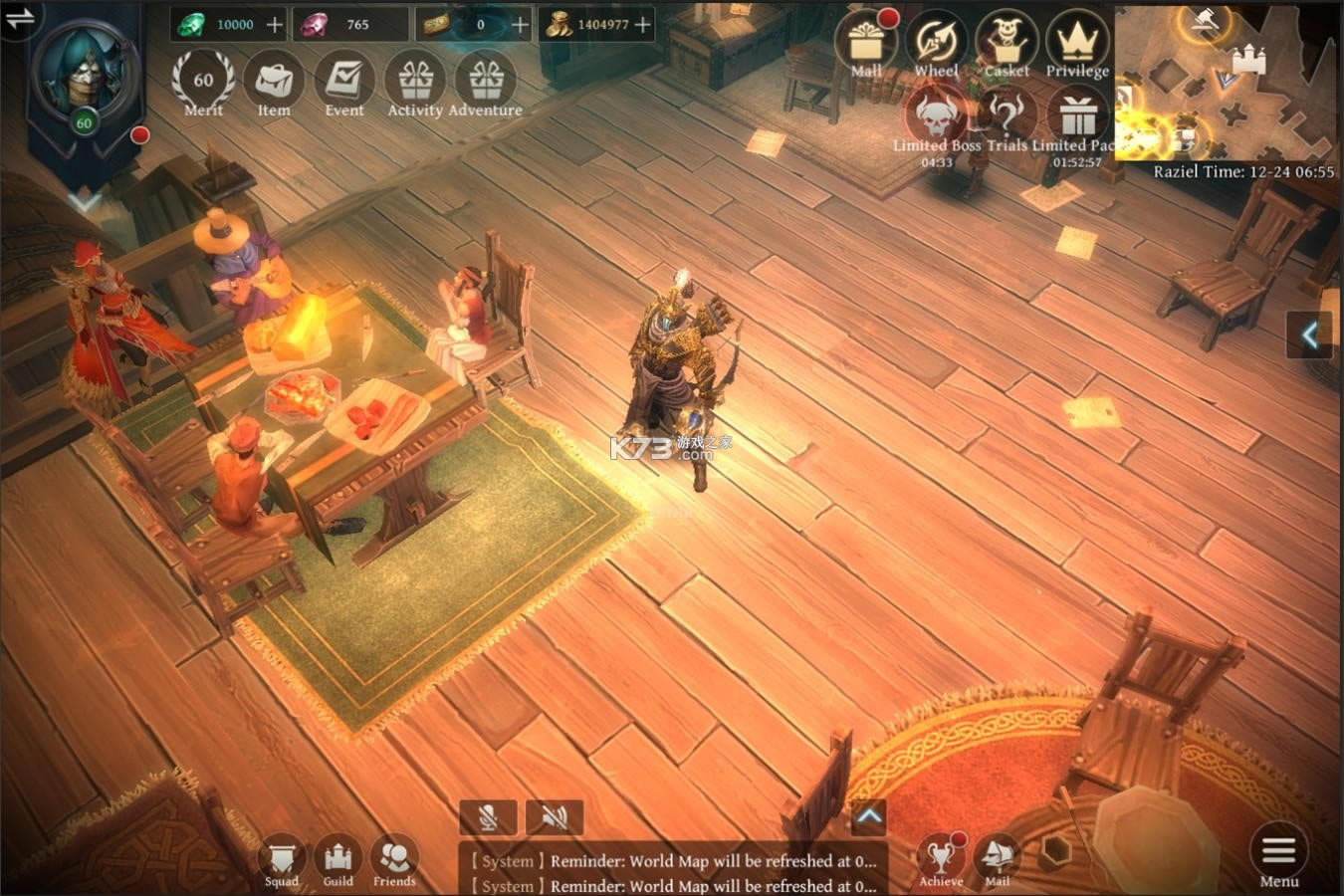
Task: Open the Event menu
Action: [344, 83]
